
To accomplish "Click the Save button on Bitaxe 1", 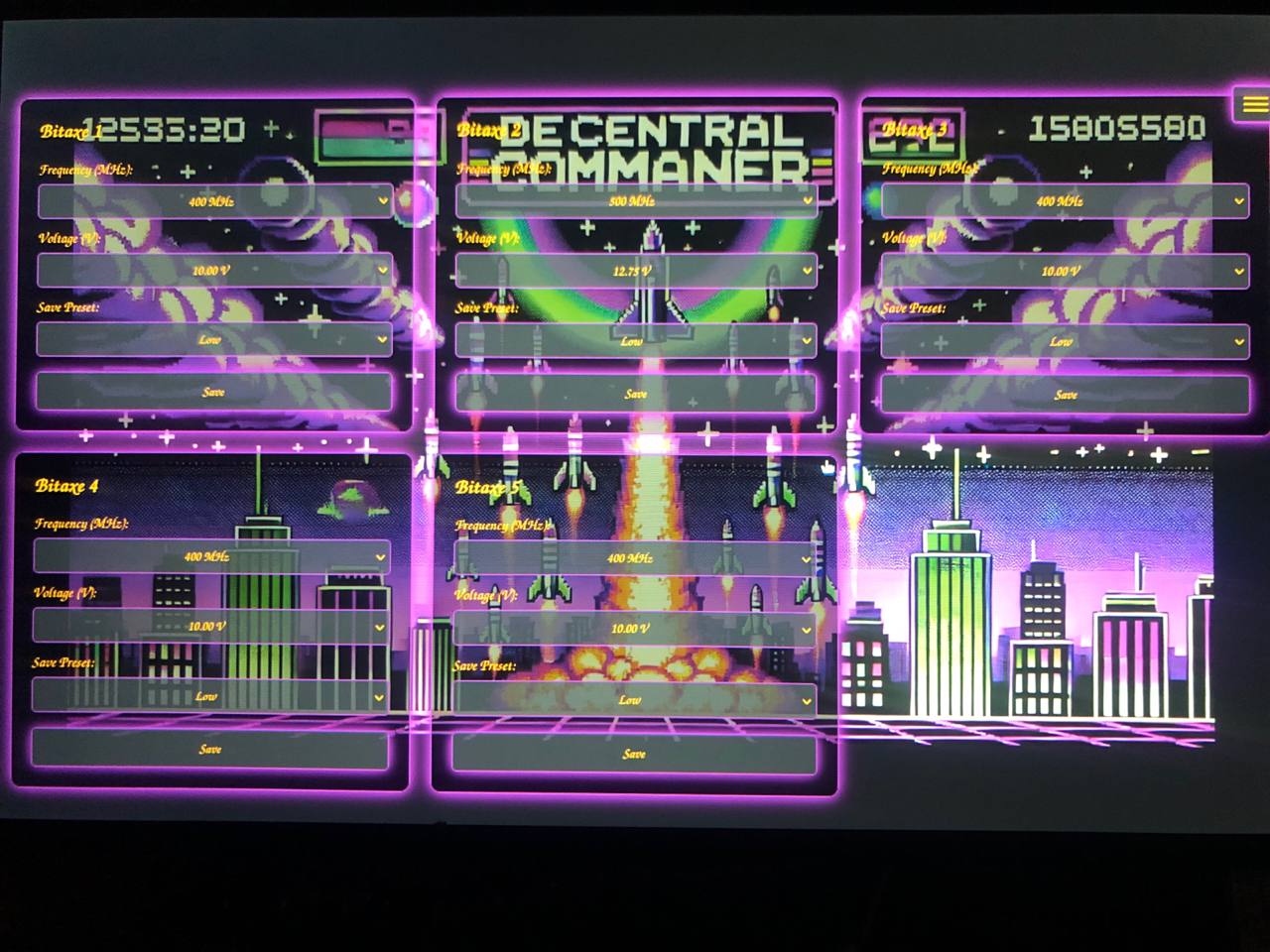I will [213, 391].
